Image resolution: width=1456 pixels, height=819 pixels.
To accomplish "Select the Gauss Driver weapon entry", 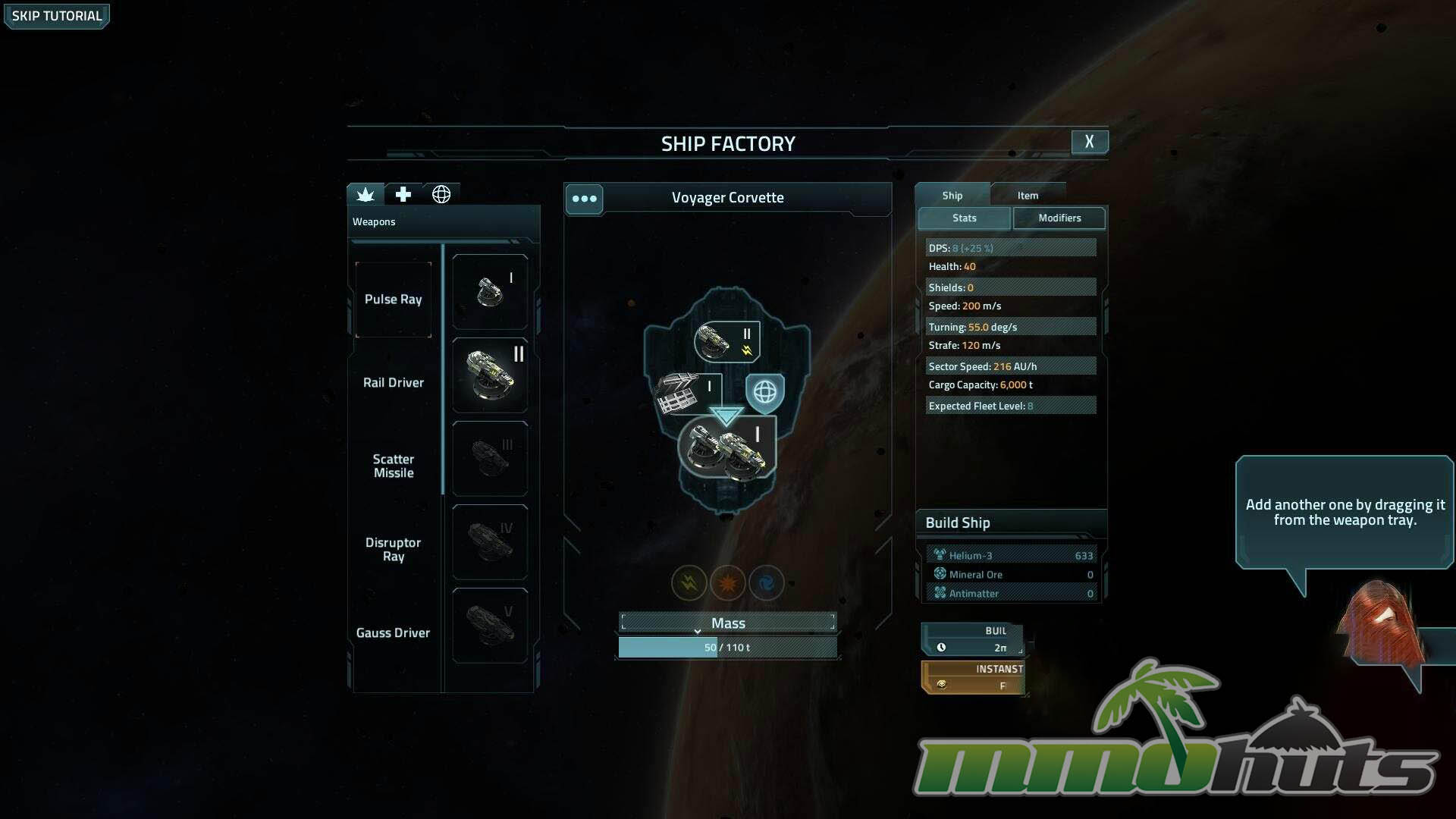I will 393,632.
